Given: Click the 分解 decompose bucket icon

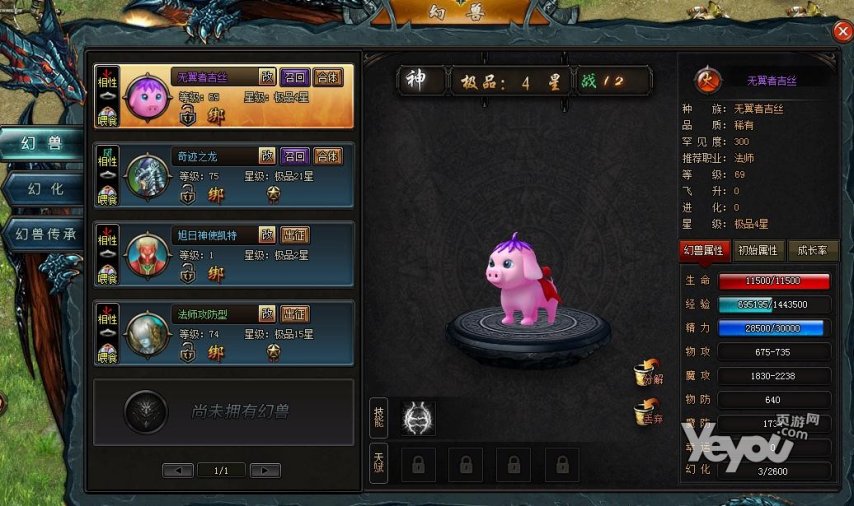Looking at the screenshot, I should (648, 375).
